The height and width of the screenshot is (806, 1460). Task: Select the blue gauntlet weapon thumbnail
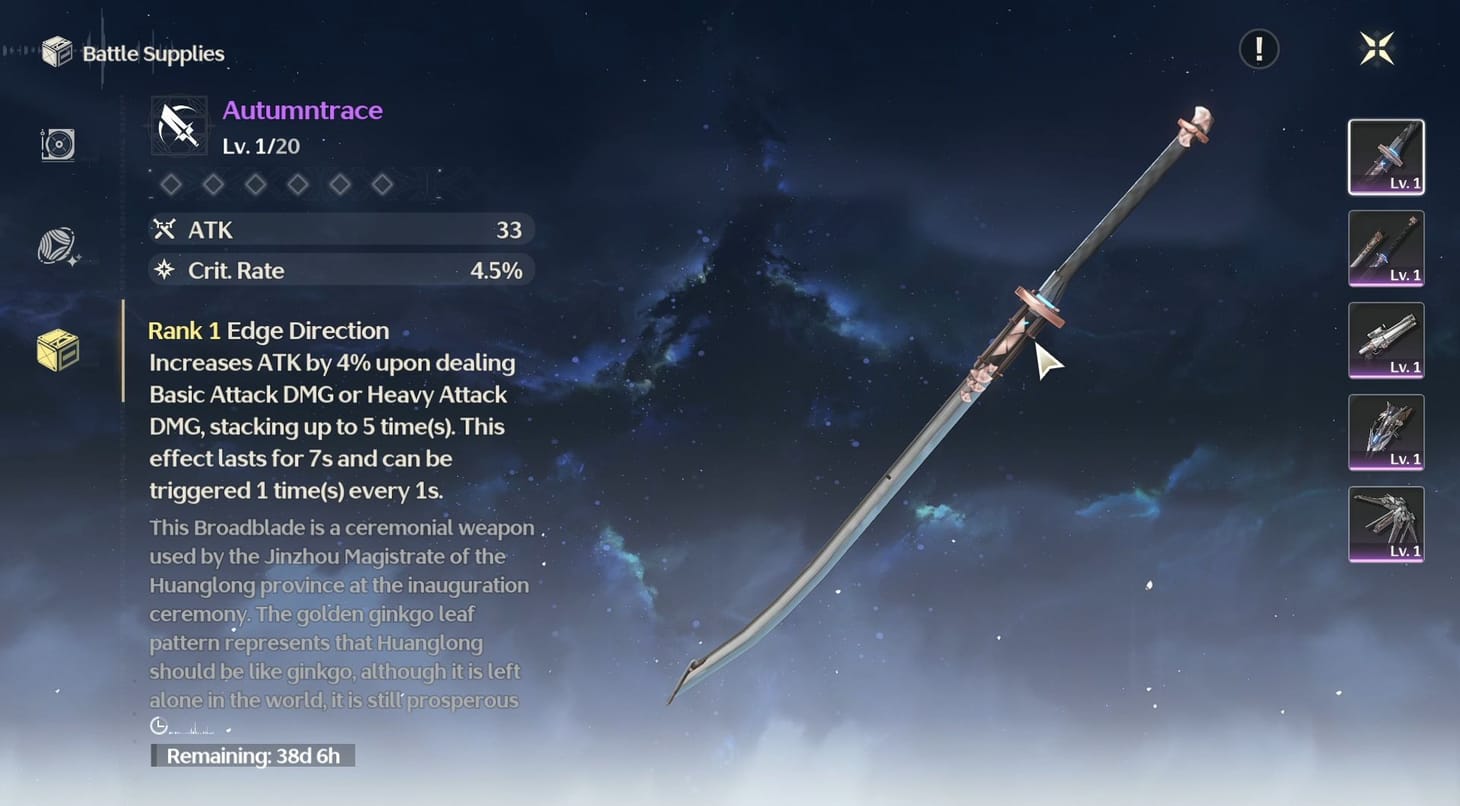1386,433
